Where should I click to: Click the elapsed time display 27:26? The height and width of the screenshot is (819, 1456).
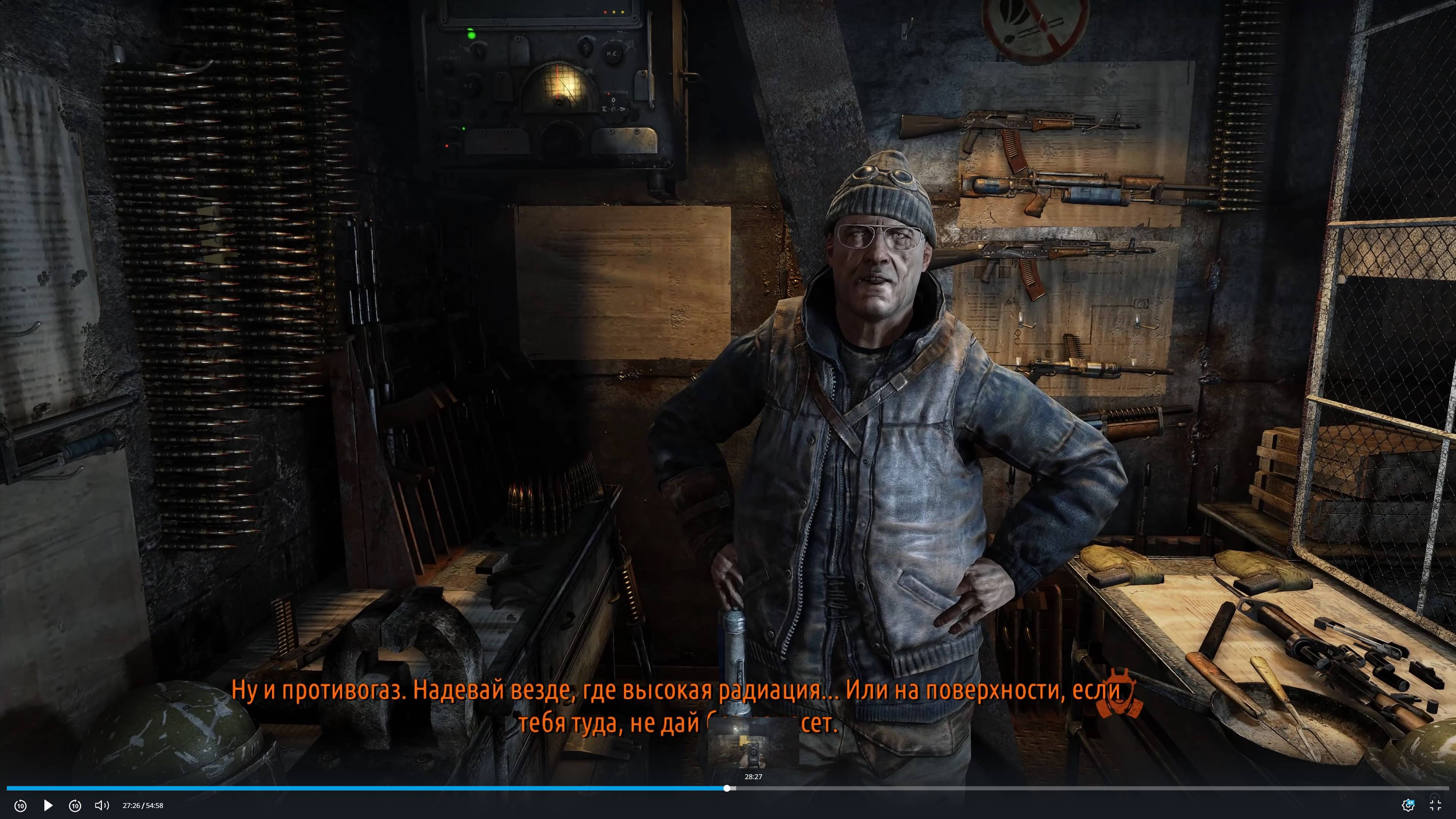[x=131, y=805]
